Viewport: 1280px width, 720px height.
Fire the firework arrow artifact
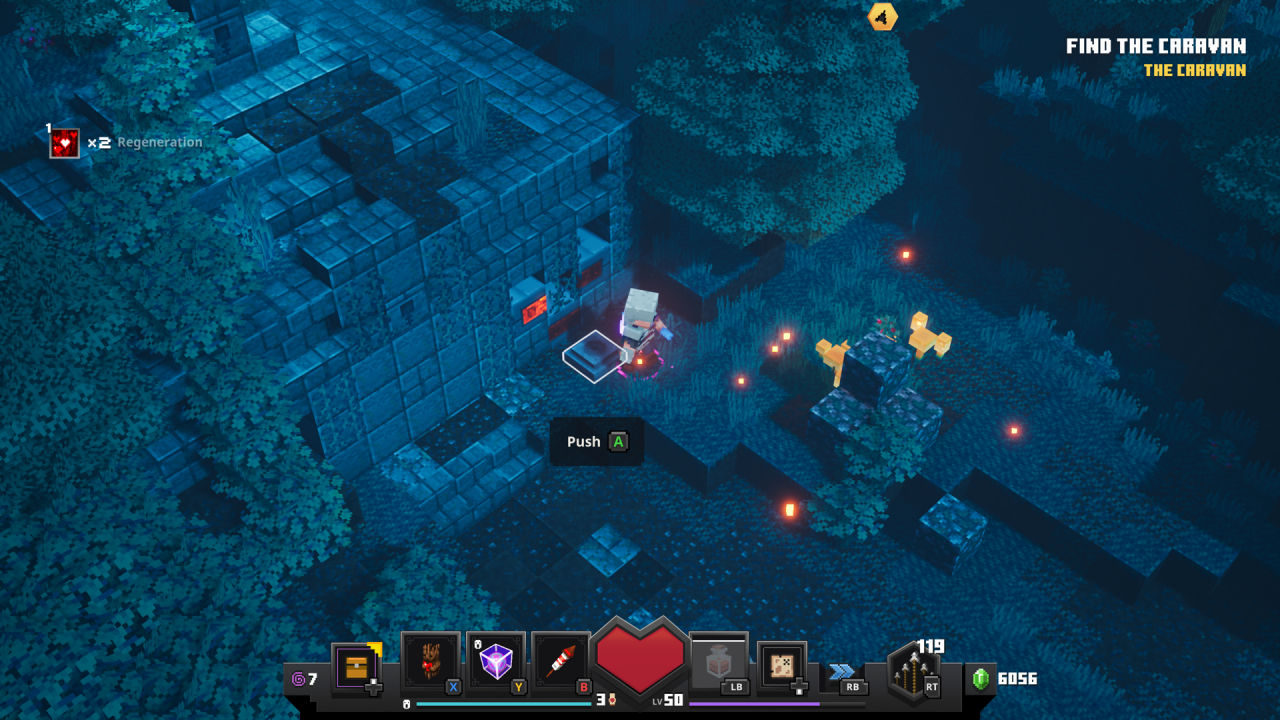561,661
